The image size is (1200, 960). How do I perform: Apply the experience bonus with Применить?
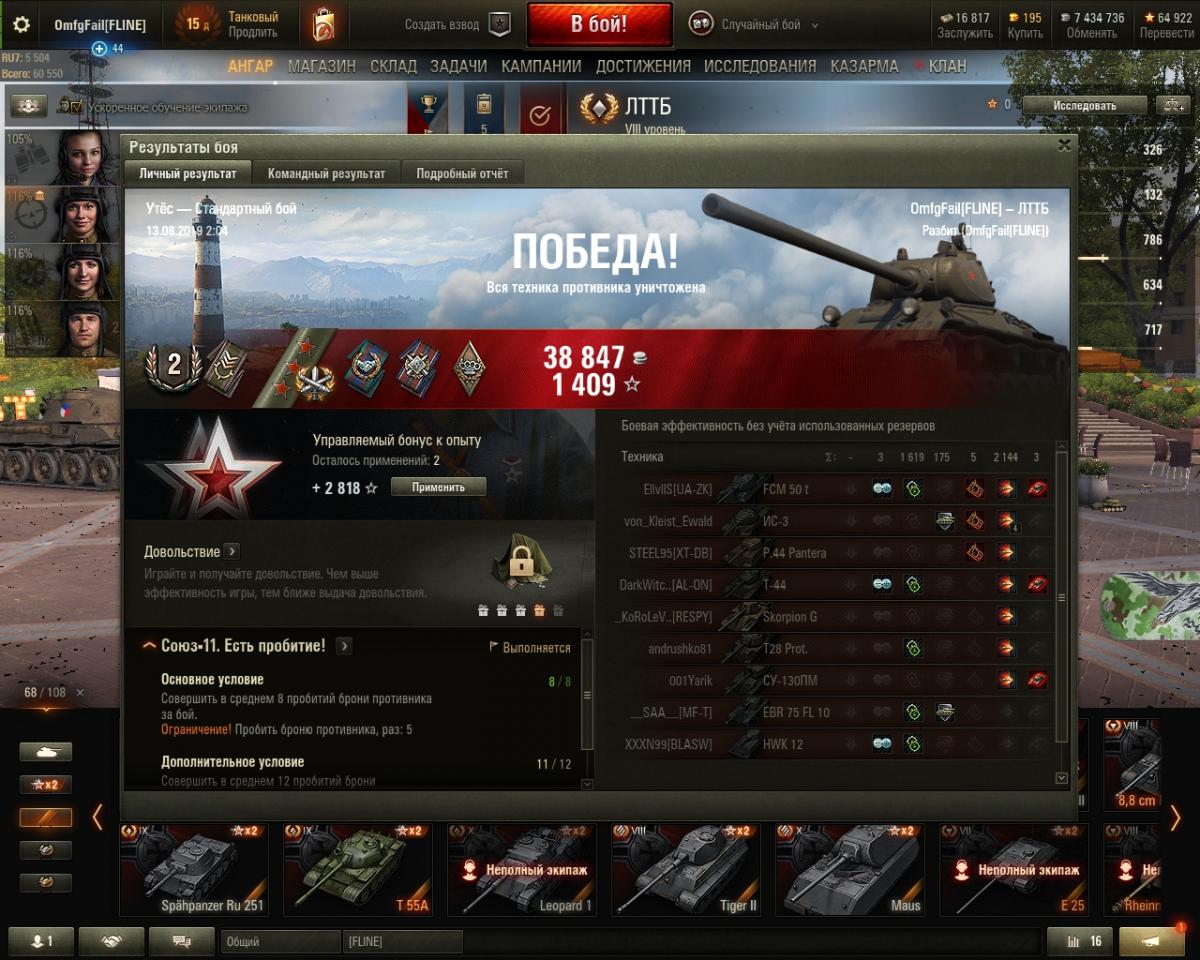pyautogui.click(x=438, y=487)
